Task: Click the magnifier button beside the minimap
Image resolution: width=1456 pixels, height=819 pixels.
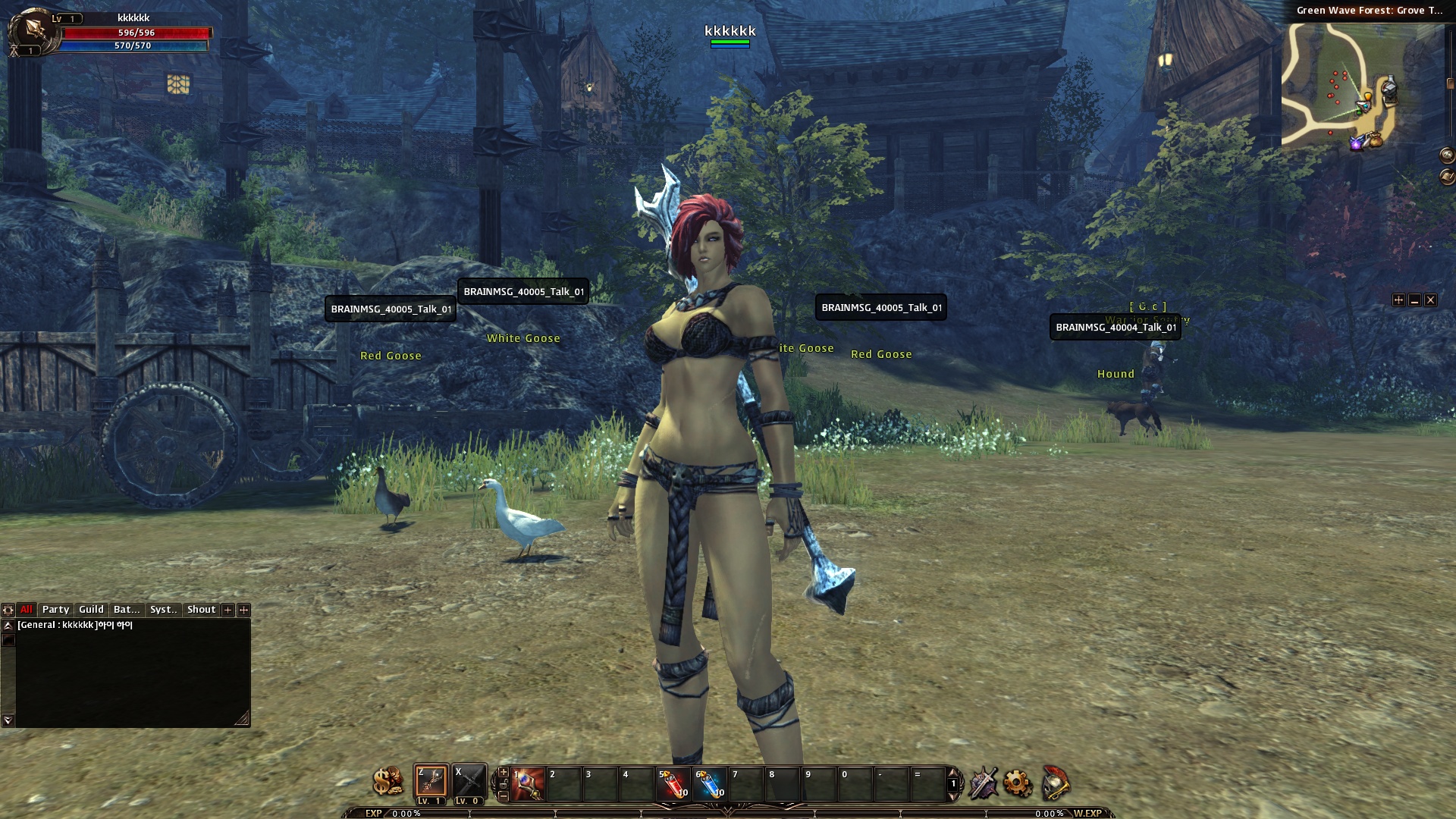Action: (x=1447, y=155)
